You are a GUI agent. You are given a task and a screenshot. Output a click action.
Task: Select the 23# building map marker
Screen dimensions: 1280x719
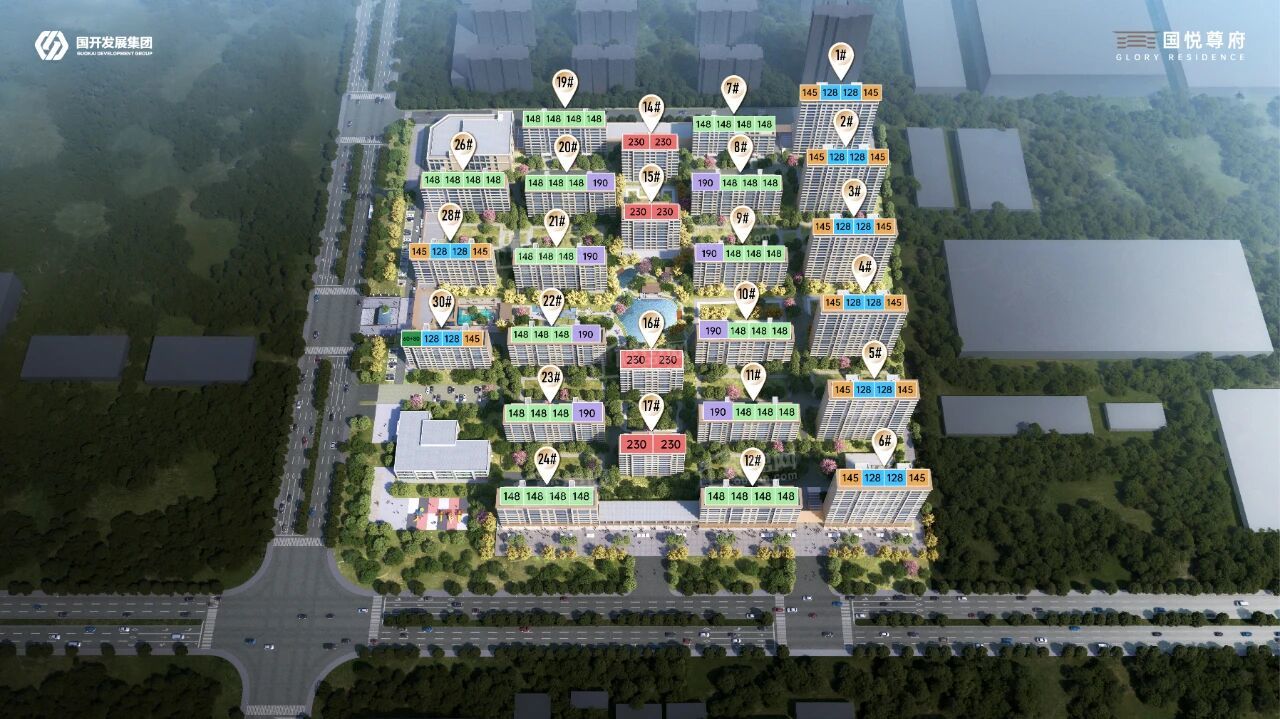(550, 379)
